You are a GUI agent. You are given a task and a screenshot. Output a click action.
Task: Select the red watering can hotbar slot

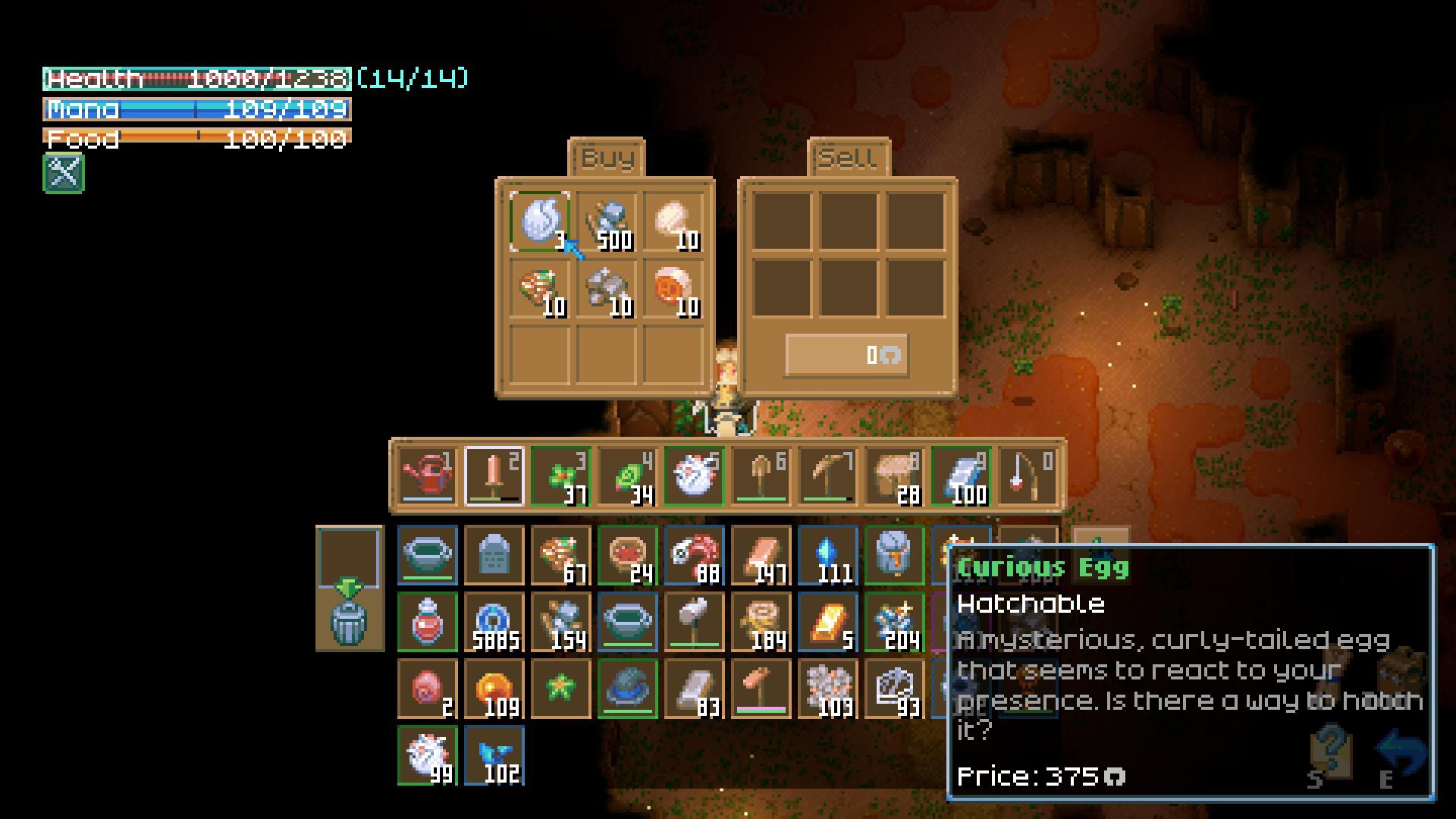point(428,475)
